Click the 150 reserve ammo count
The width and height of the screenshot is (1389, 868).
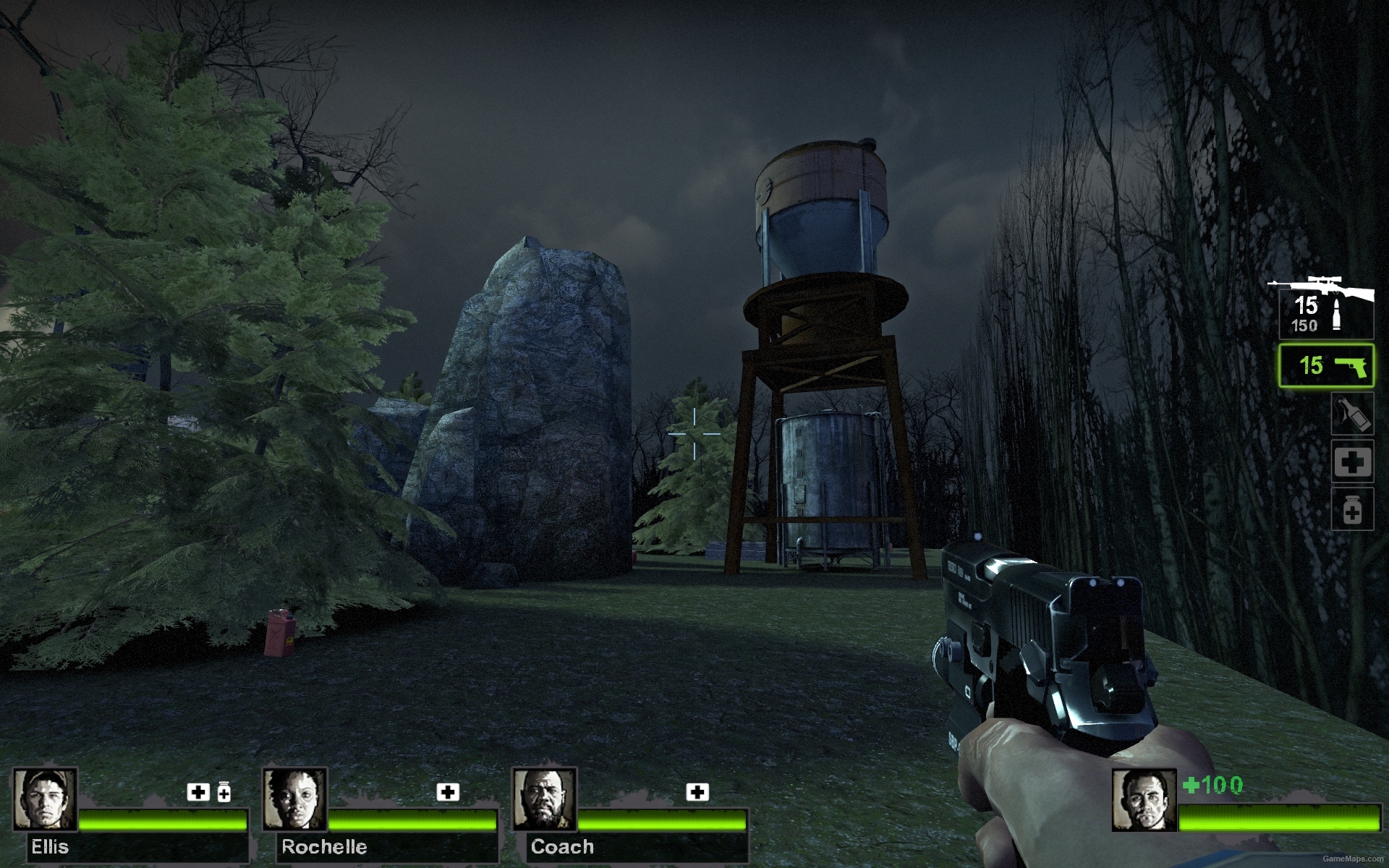click(x=1304, y=327)
